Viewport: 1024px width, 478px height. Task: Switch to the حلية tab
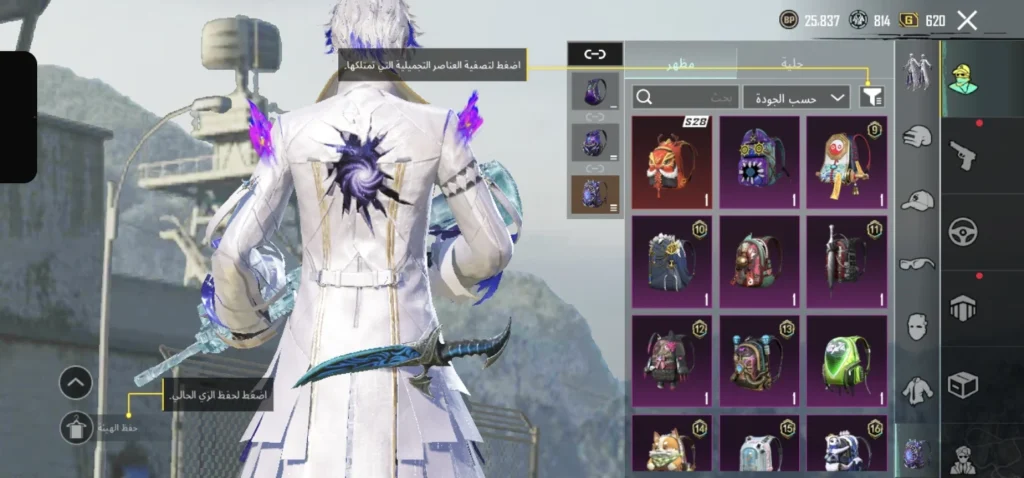click(x=791, y=63)
